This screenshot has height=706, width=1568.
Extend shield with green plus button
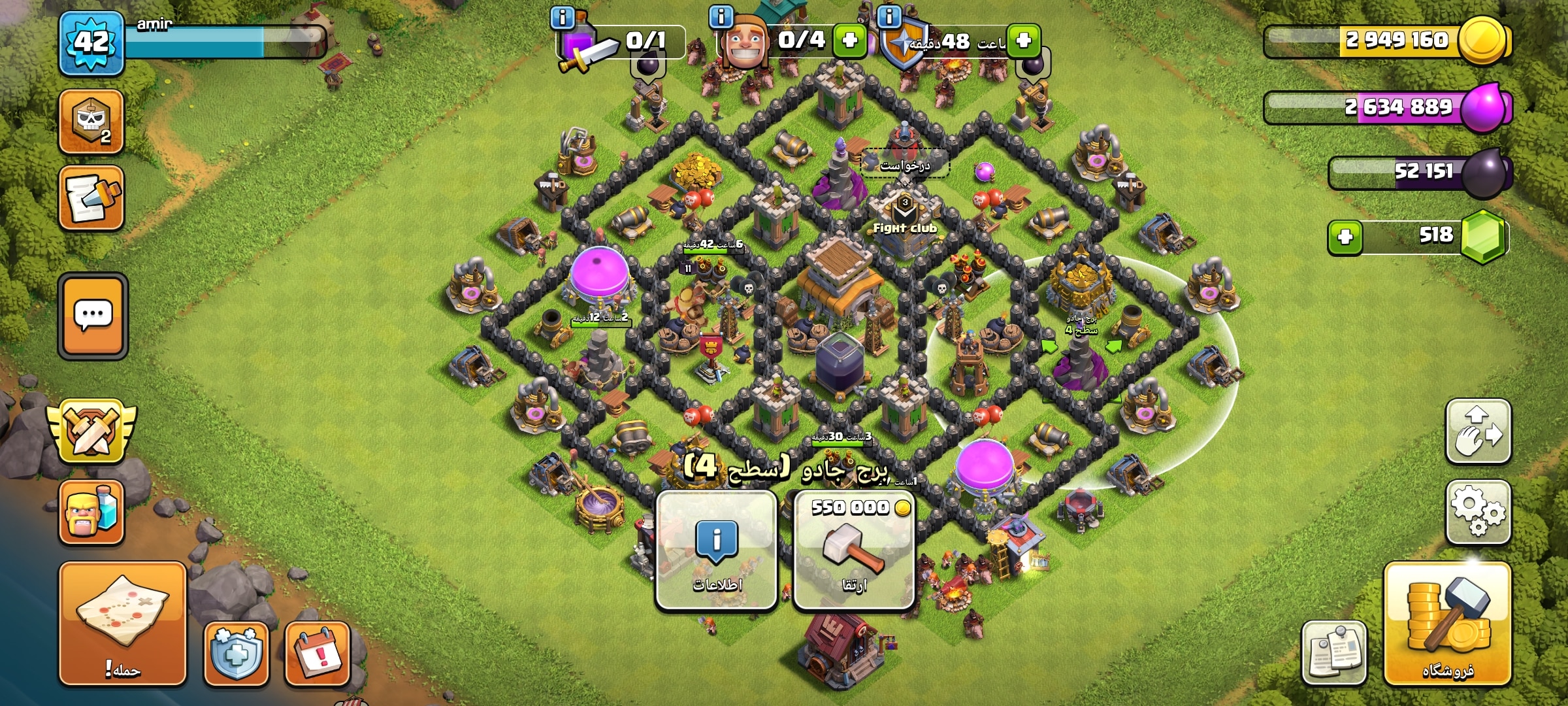[x=1023, y=41]
